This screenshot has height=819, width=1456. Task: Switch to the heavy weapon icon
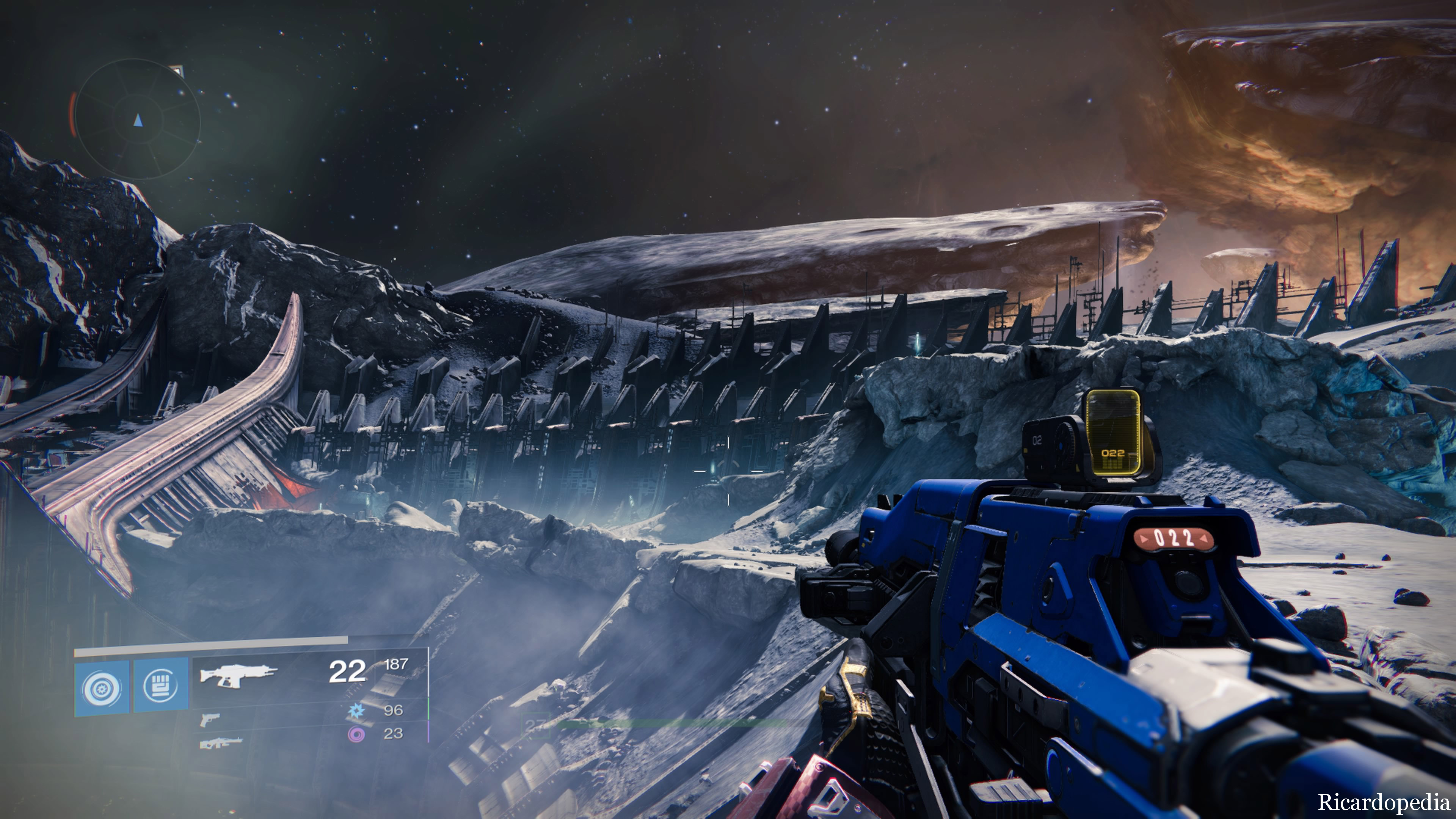pos(220,742)
